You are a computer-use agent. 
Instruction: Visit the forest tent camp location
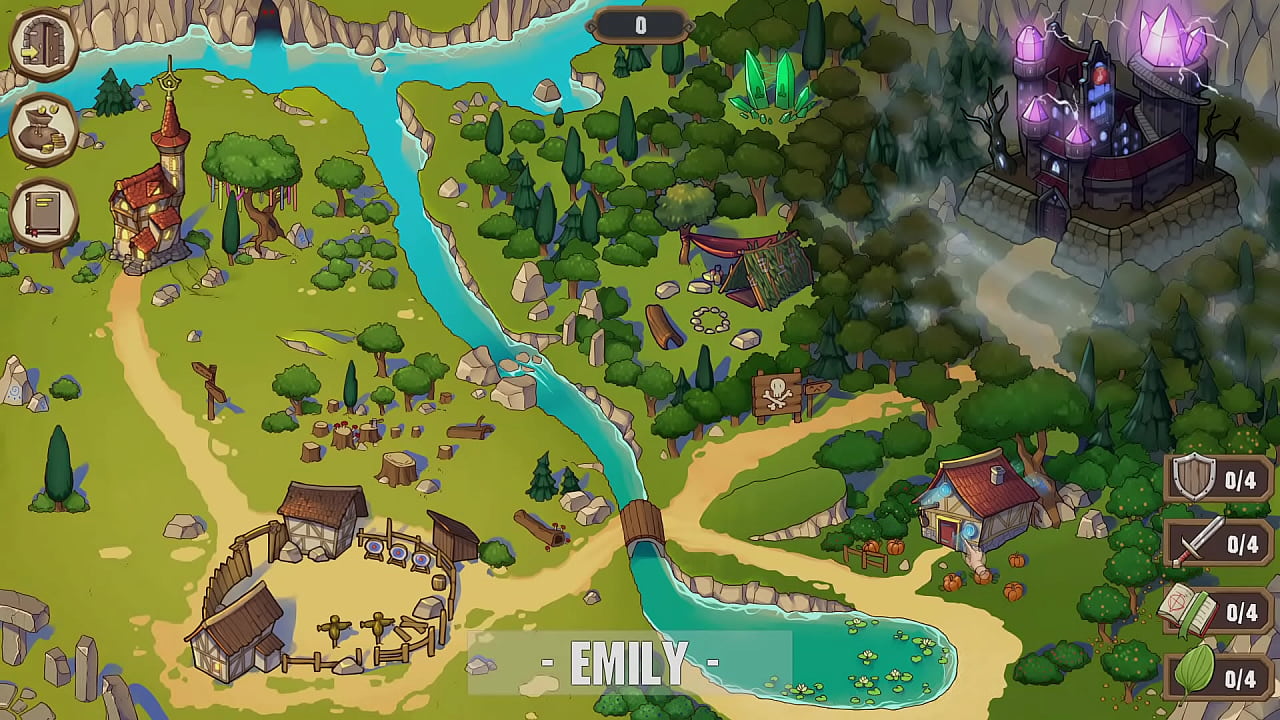point(755,268)
